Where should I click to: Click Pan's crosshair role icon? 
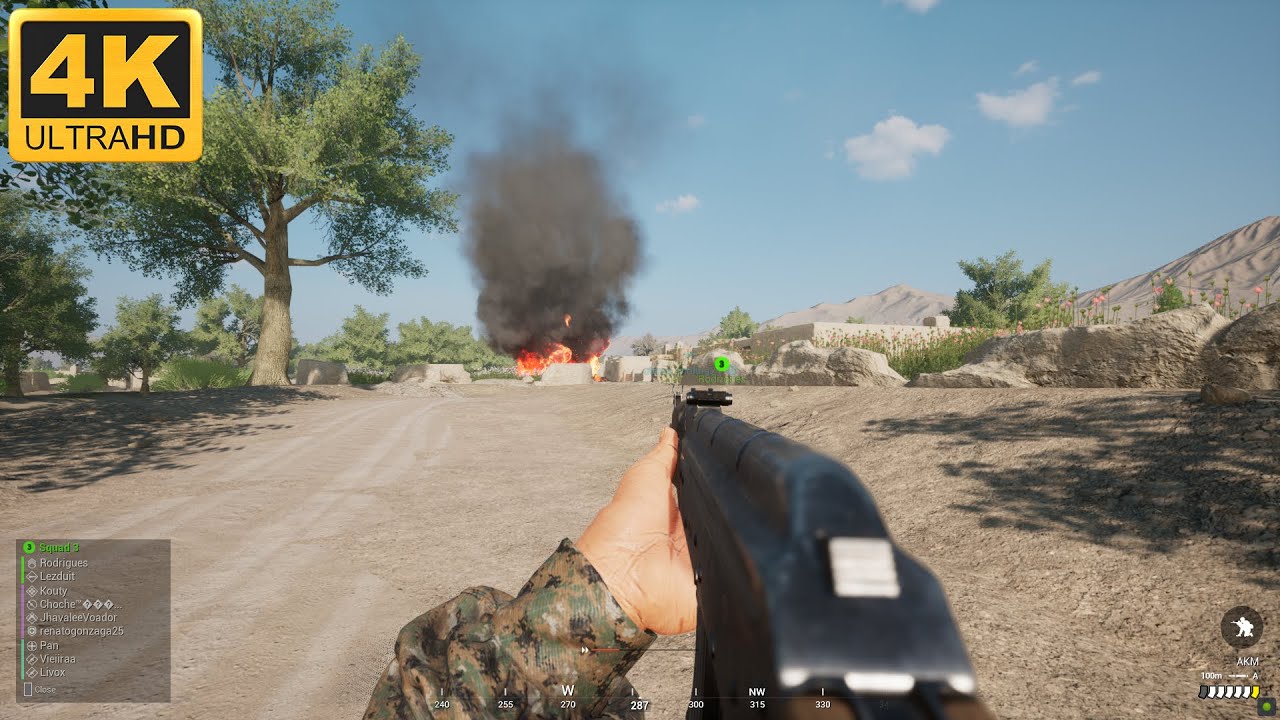pyautogui.click(x=33, y=646)
